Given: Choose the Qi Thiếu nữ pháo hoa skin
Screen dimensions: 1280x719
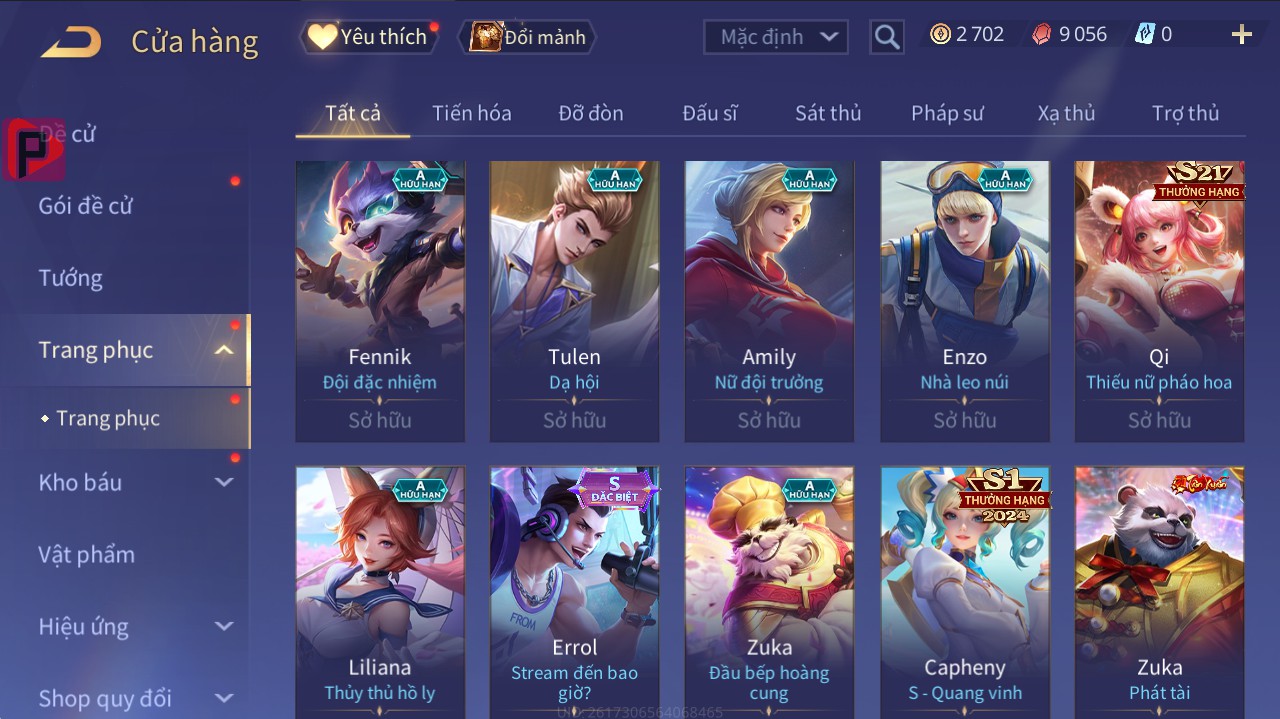Looking at the screenshot, I should [1159, 300].
